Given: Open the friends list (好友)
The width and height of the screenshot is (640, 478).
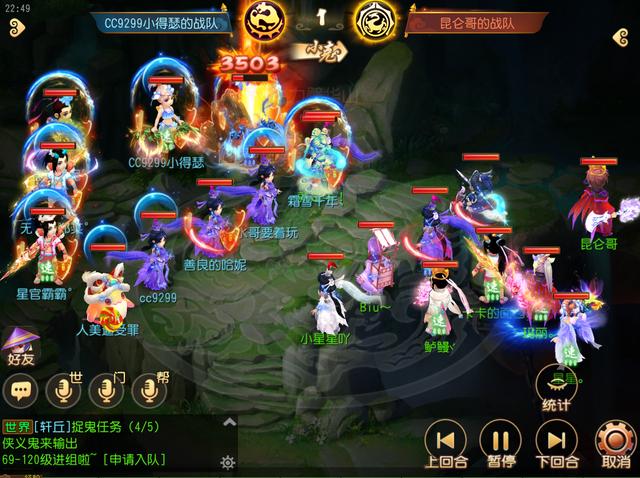Looking at the screenshot, I should pos(21,343).
